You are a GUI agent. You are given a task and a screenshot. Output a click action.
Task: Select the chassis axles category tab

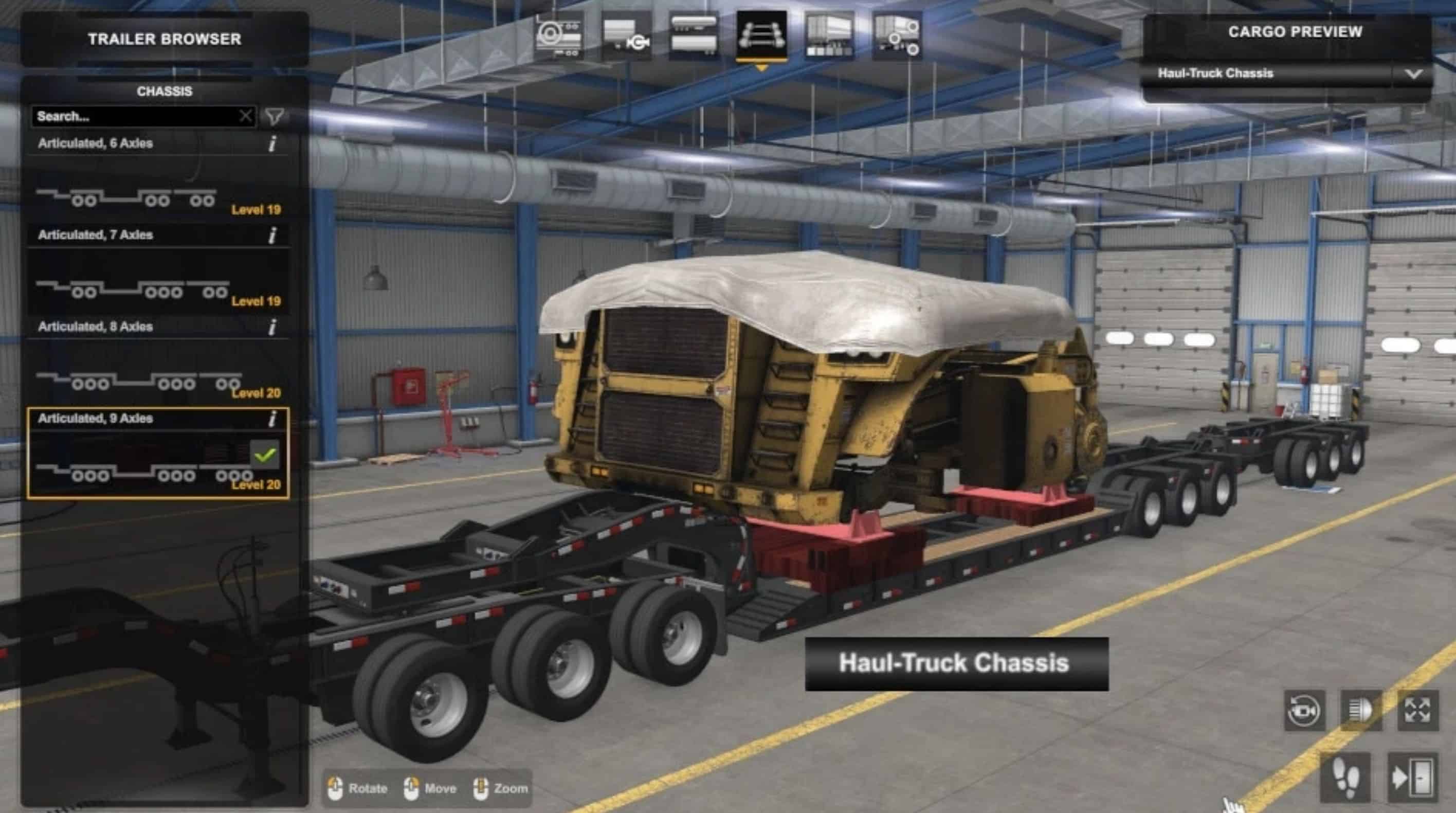tap(761, 36)
